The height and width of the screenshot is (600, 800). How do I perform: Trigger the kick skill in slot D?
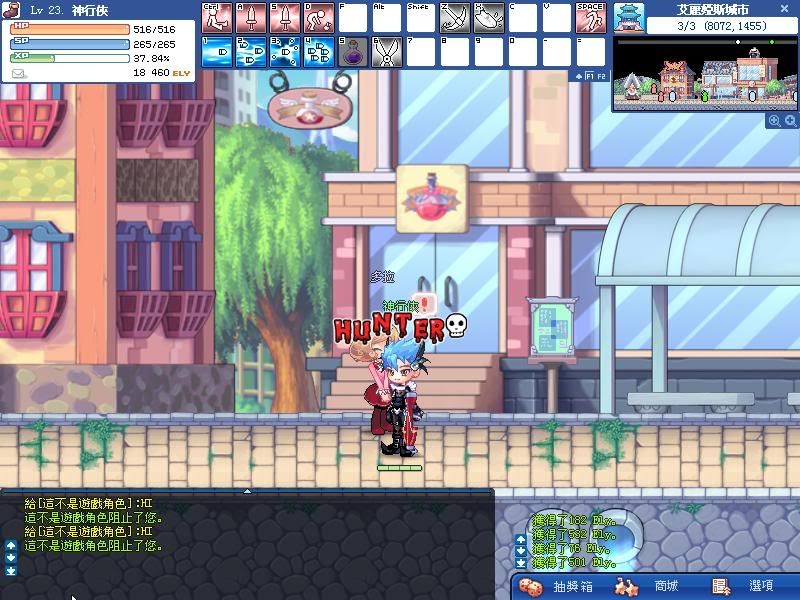click(318, 17)
